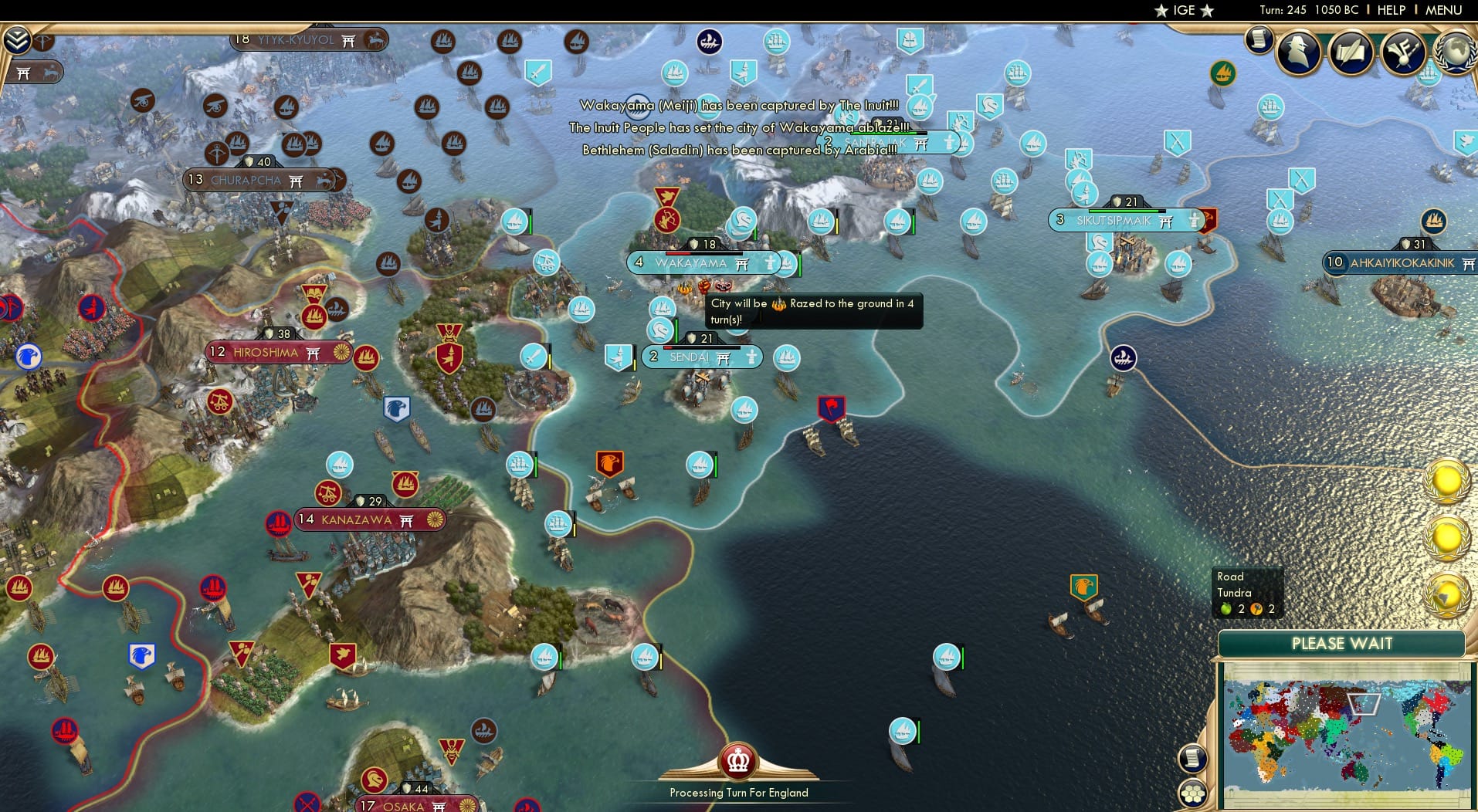This screenshot has width=1478, height=812.
Task: Click the strategic view scroll icon beside minimap
Action: pos(1193,757)
